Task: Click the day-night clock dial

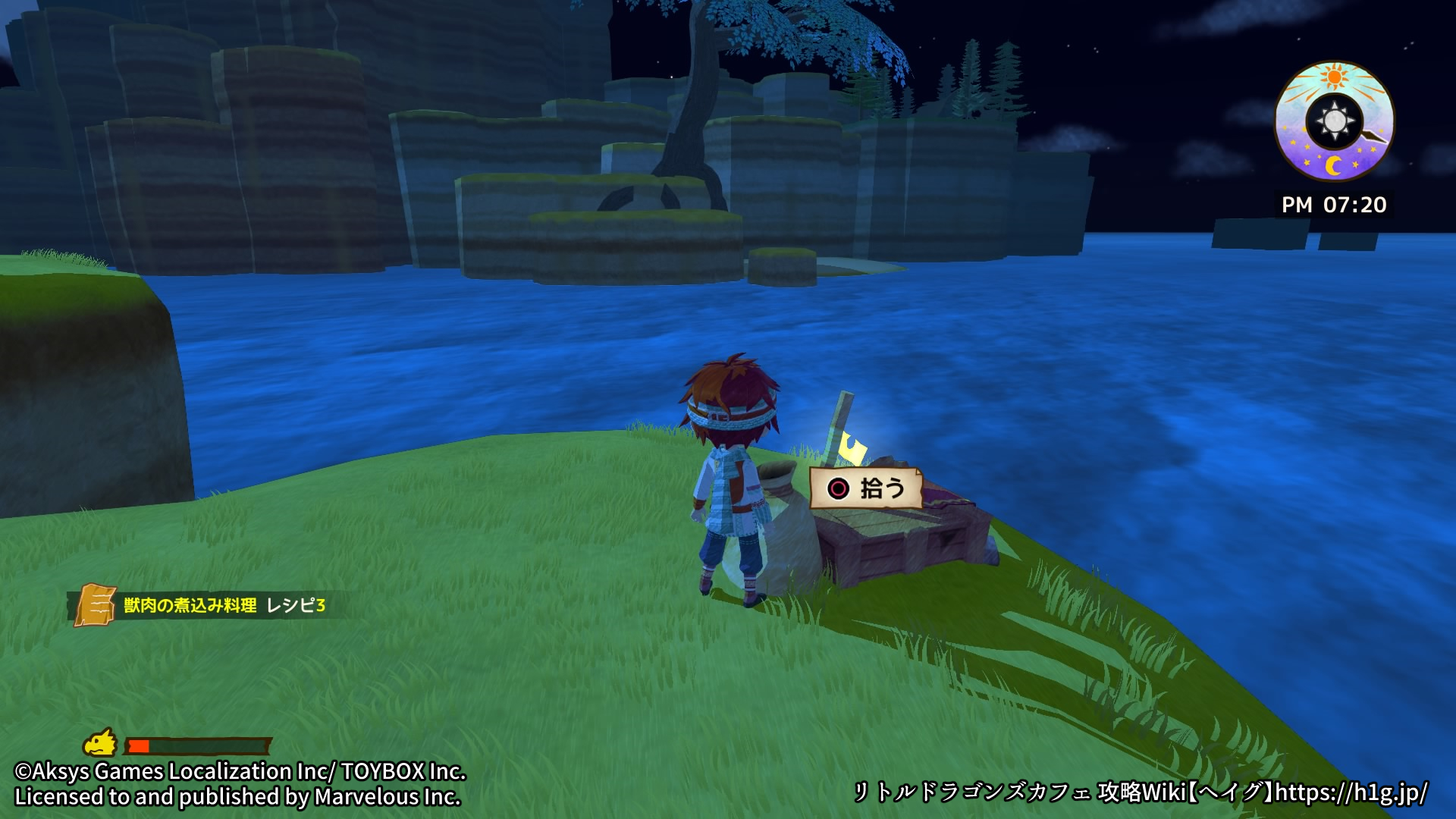Action: 1334,121
